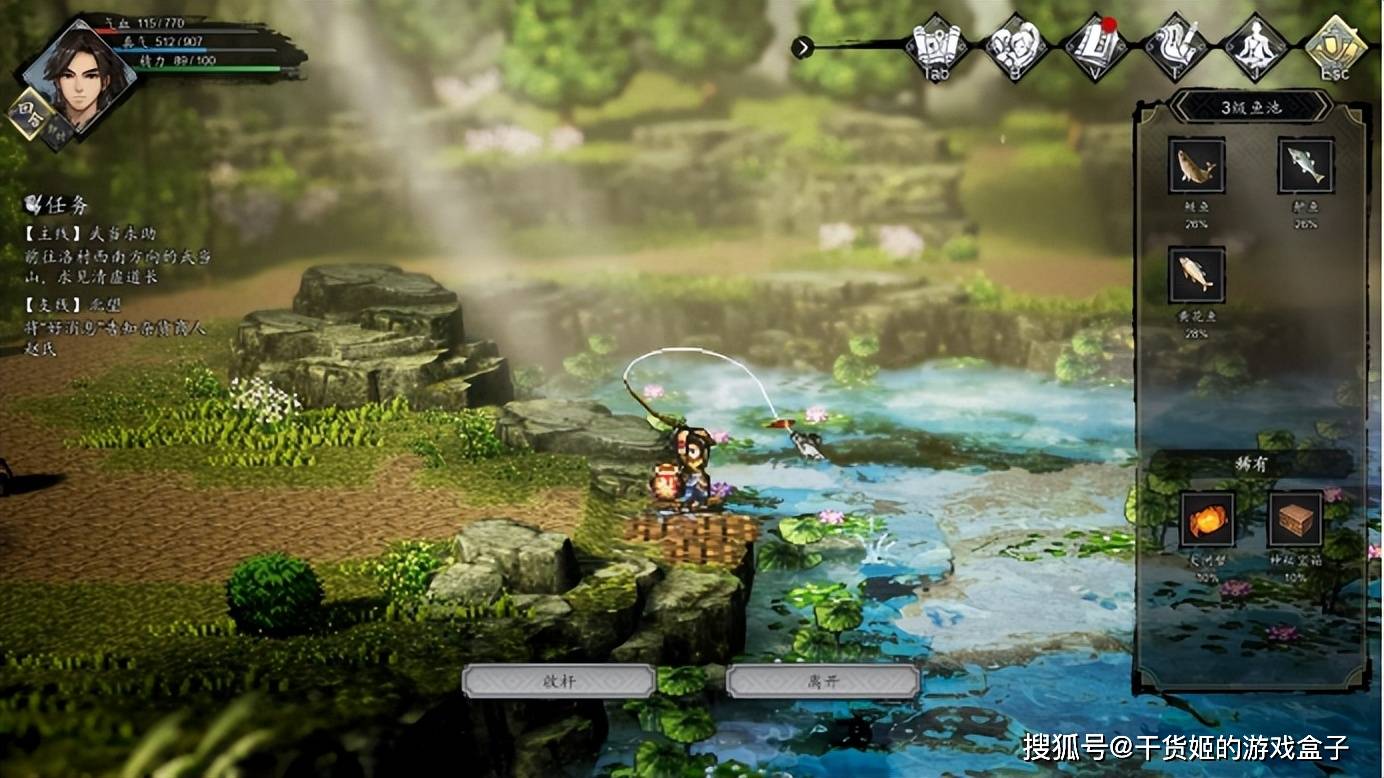1384x778 pixels.
Task: Select the 主线 main quest entry
Action: tap(117, 255)
